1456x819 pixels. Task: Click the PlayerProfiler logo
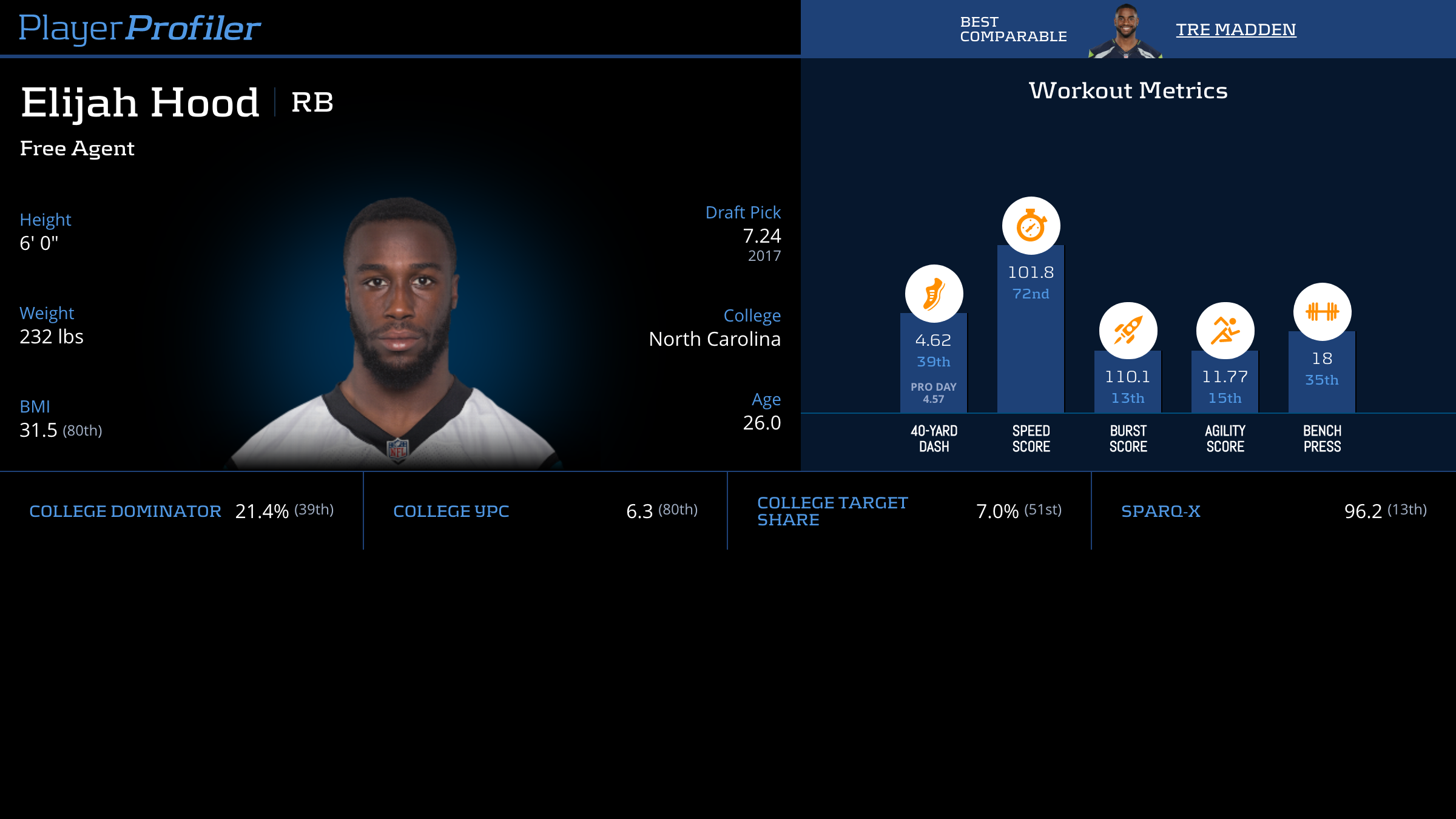[140, 28]
